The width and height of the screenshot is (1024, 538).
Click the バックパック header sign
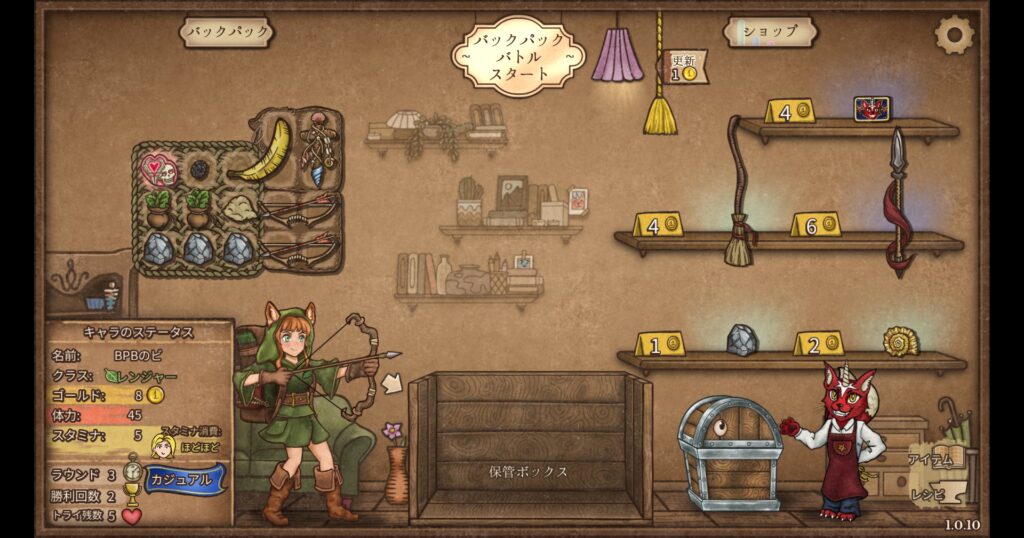(x=227, y=32)
